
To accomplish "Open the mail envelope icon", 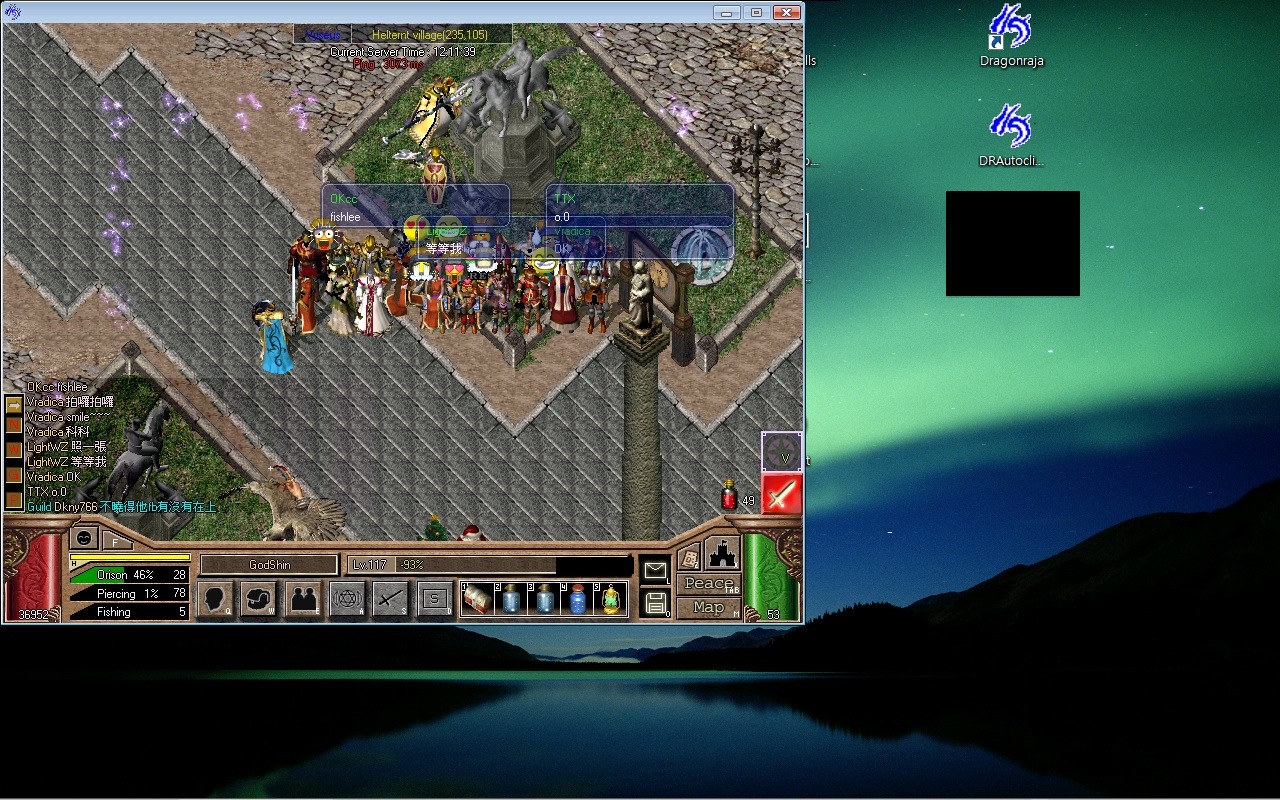I will click(x=655, y=571).
